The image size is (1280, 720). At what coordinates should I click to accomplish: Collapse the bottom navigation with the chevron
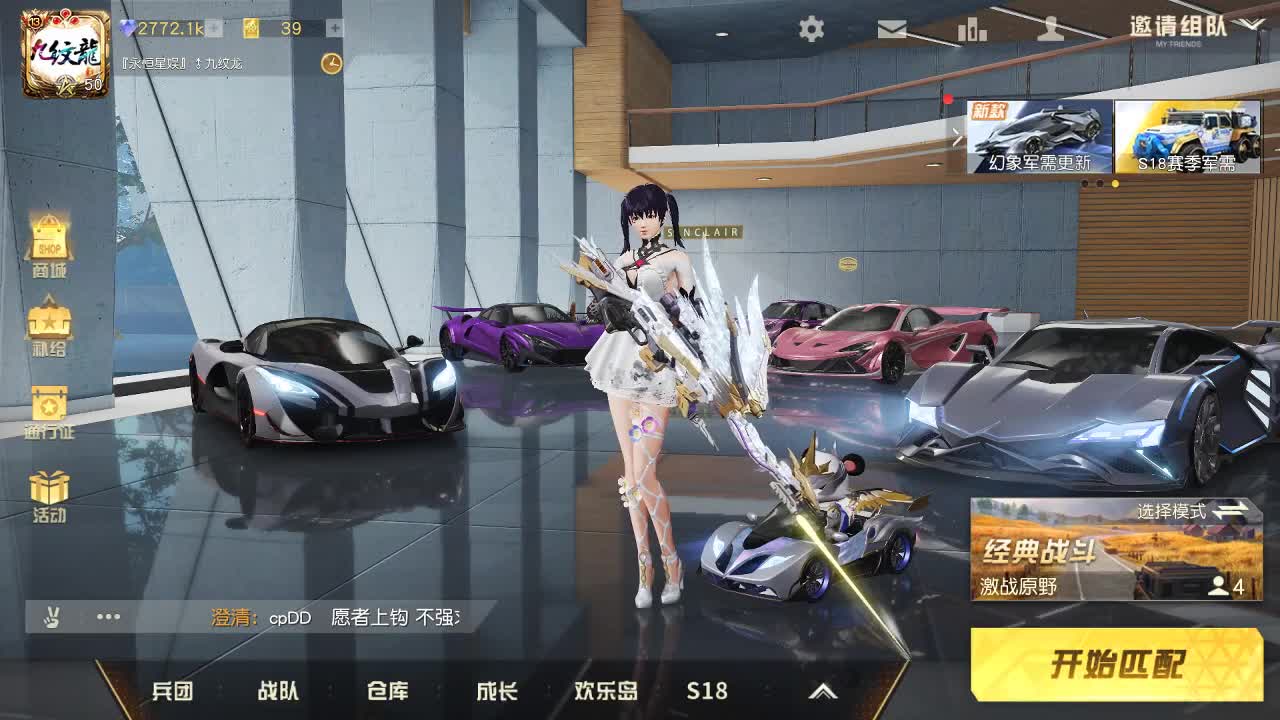(823, 690)
